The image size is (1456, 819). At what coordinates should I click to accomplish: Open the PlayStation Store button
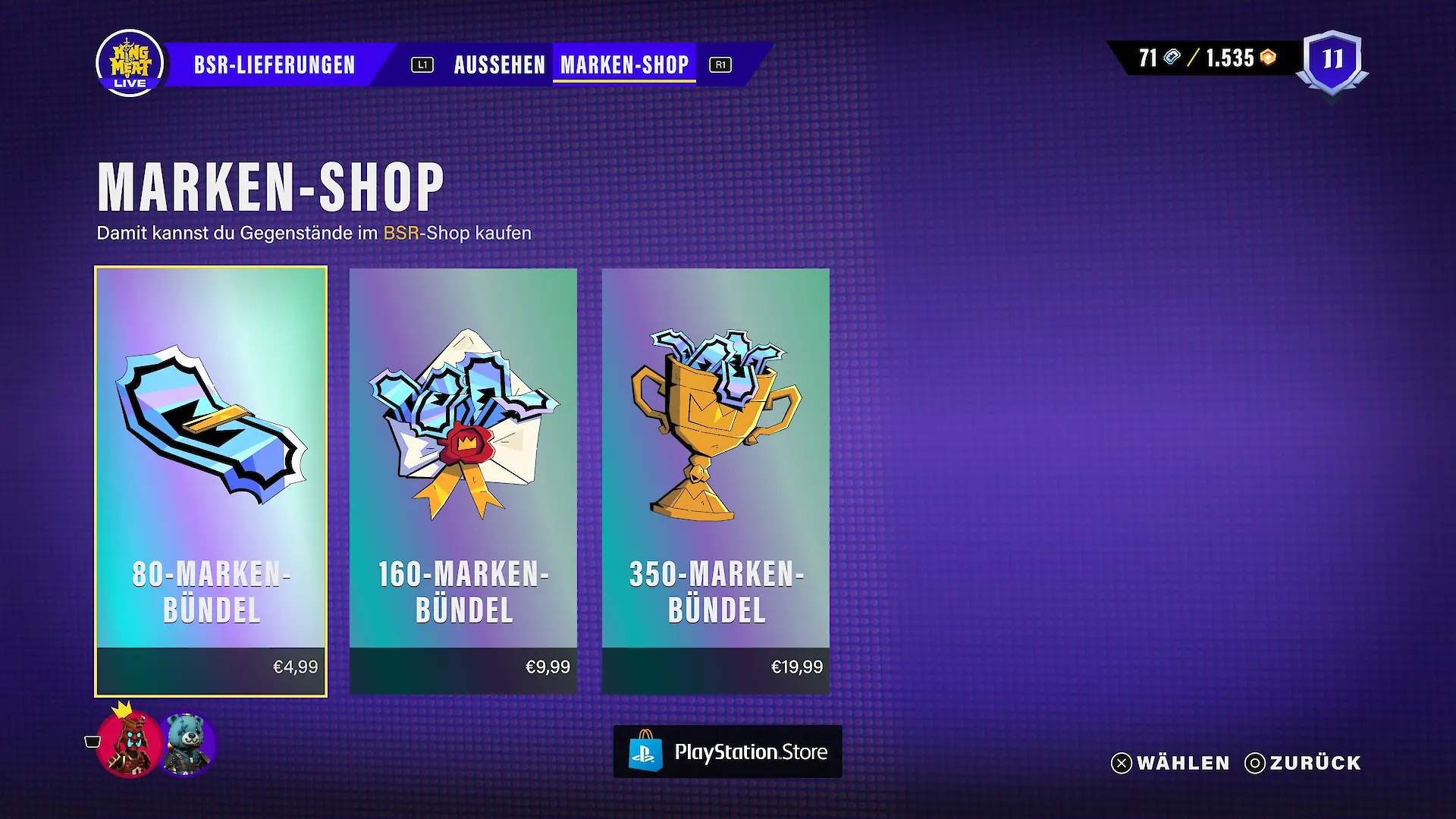click(x=727, y=752)
